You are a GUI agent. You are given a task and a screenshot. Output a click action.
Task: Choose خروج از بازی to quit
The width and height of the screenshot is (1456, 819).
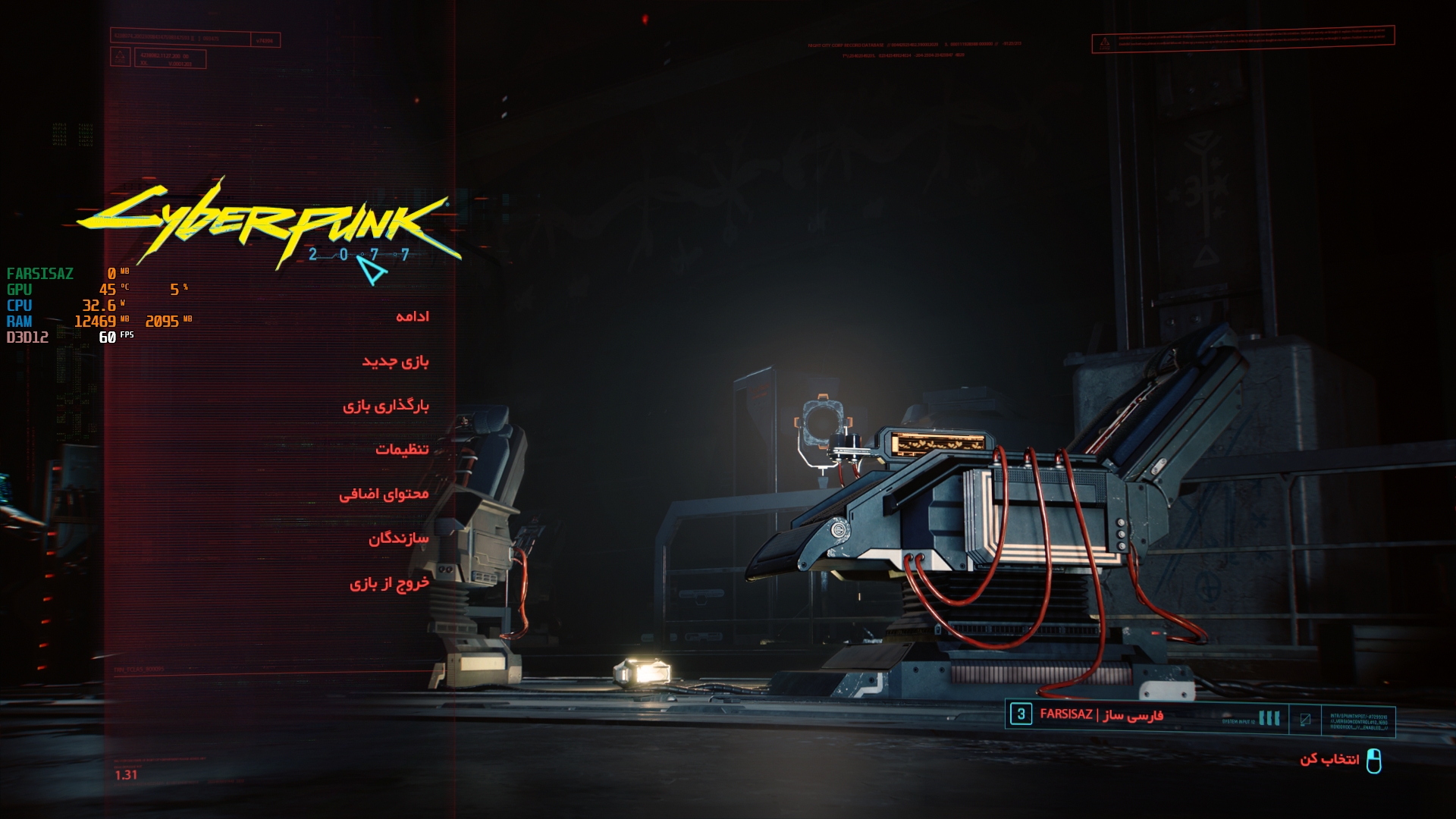[x=389, y=583]
